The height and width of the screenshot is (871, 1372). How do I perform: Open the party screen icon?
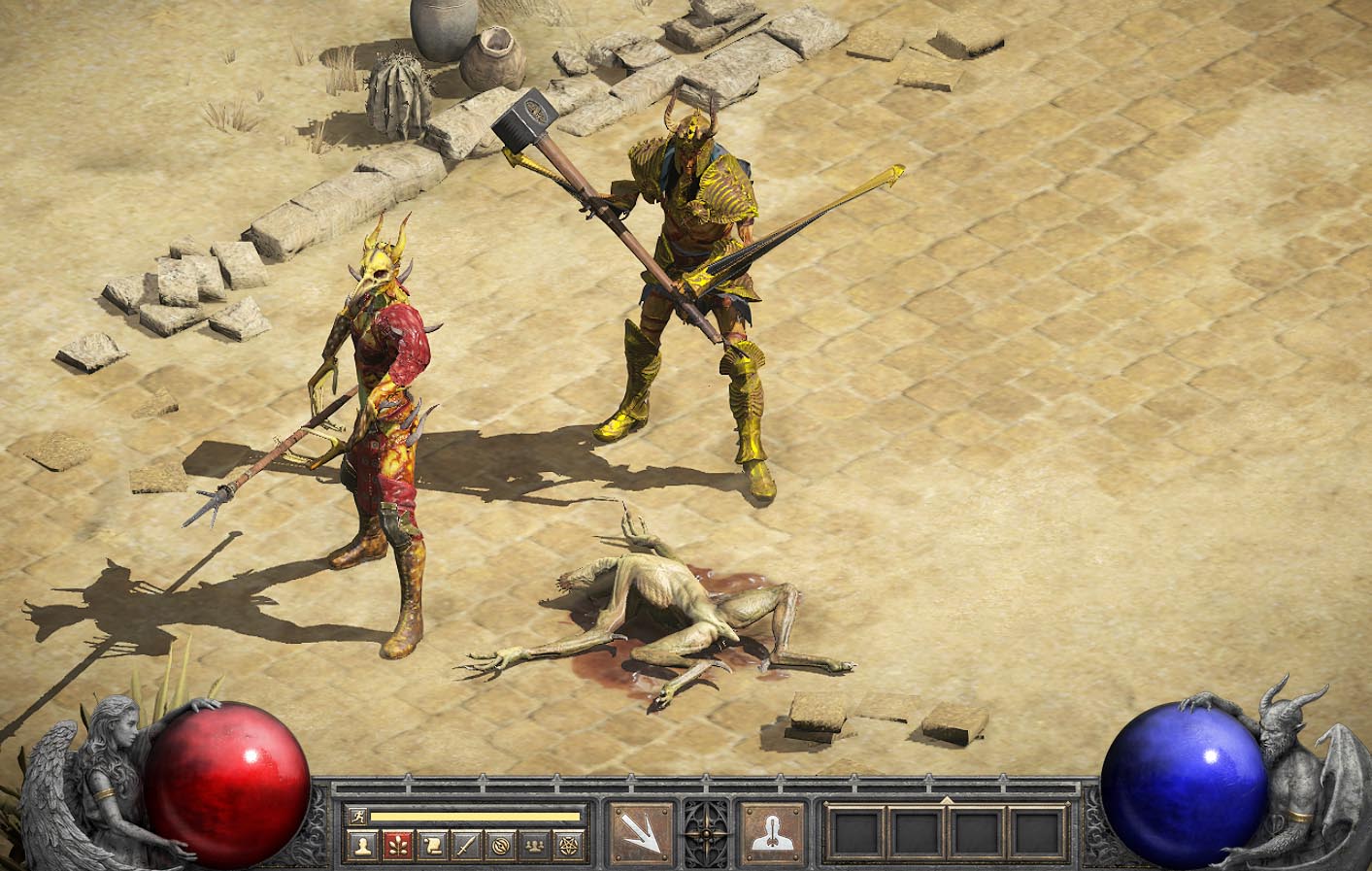click(x=535, y=845)
